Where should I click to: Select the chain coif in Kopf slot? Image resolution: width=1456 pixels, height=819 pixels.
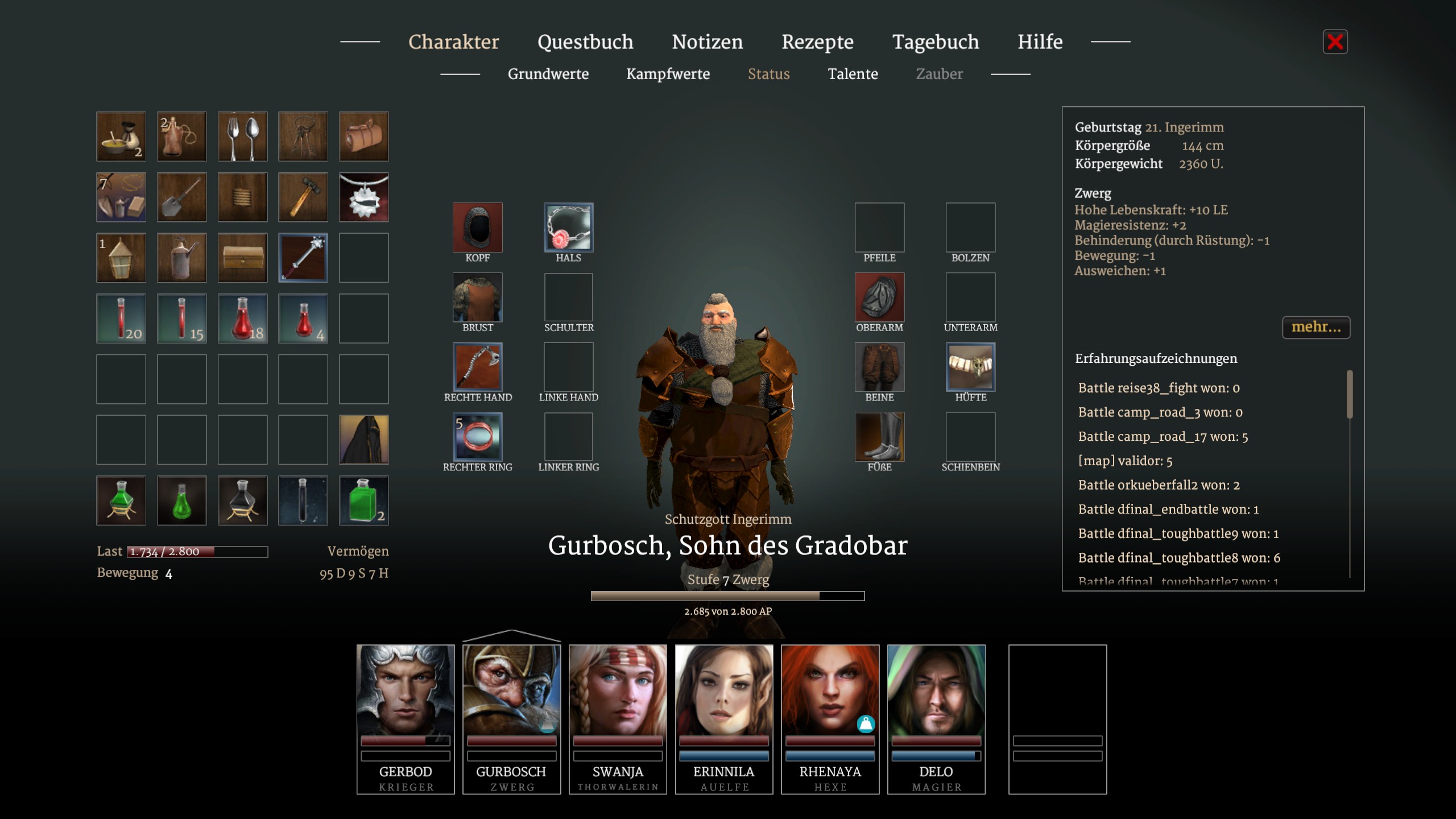[477, 227]
